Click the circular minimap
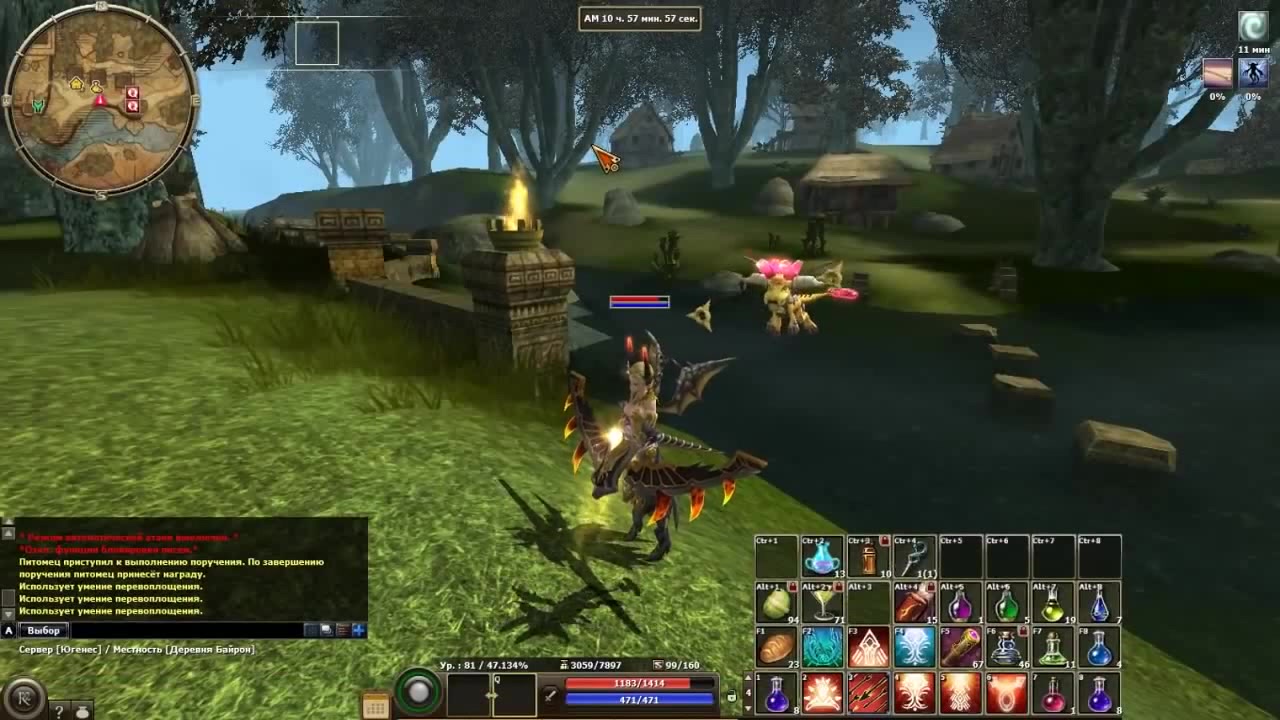The height and width of the screenshot is (720, 1280). [x=102, y=101]
